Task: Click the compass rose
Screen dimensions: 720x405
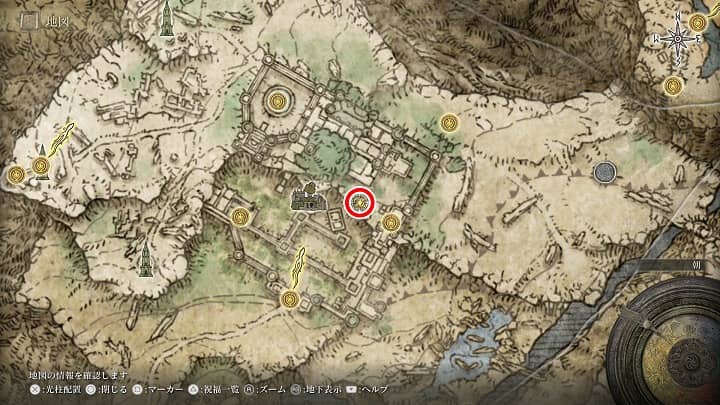Action: (678, 37)
